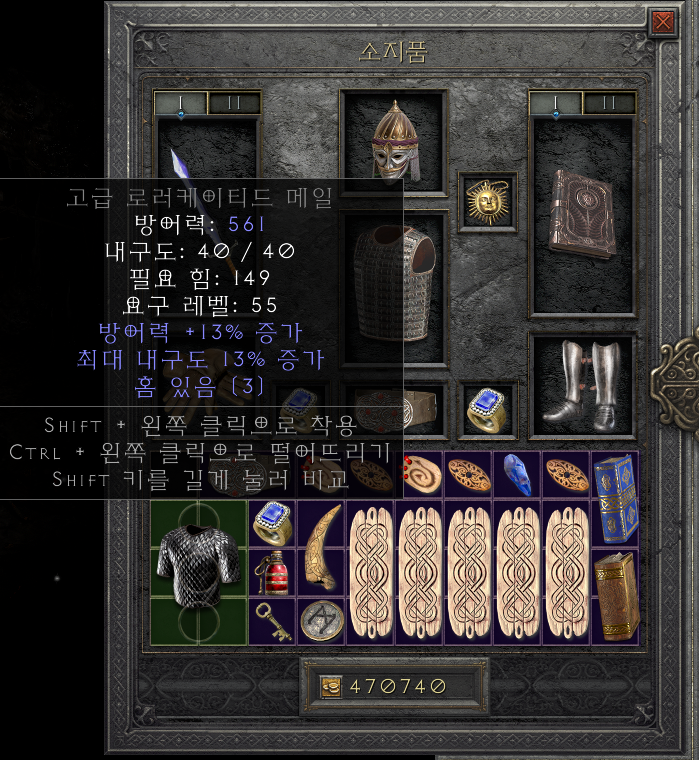
Task: Select the curved horn item
Action: [x=321, y=550]
